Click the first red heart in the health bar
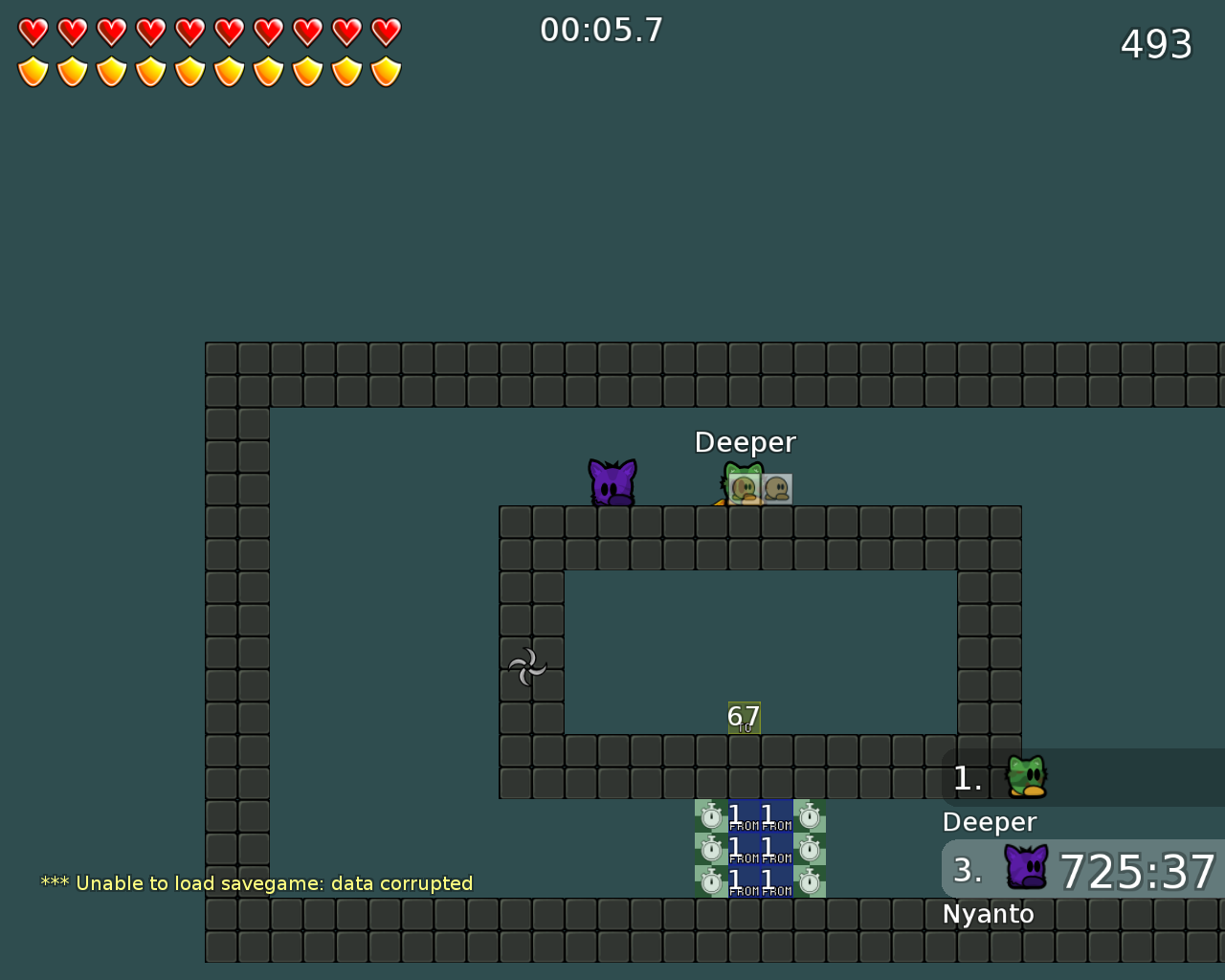 pos(32,30)
